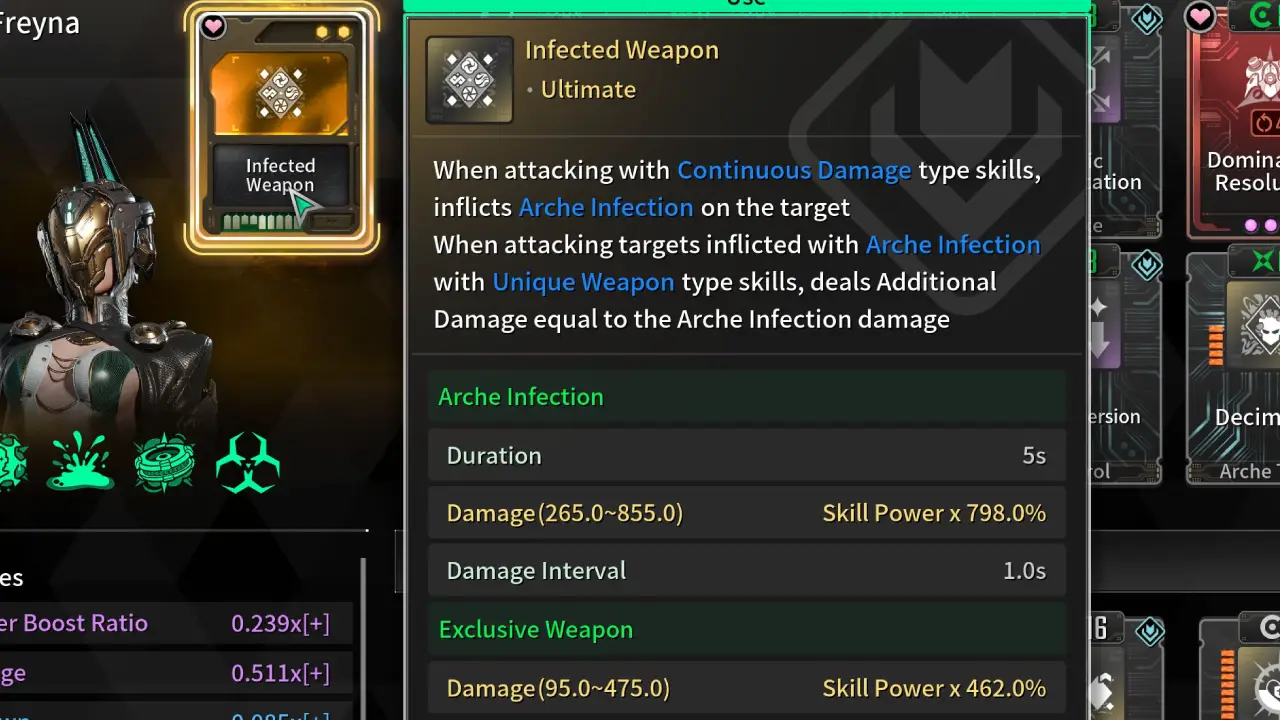
Task: Select Freyna's biohazard ultimate skill icon
Action: [247, 461]
